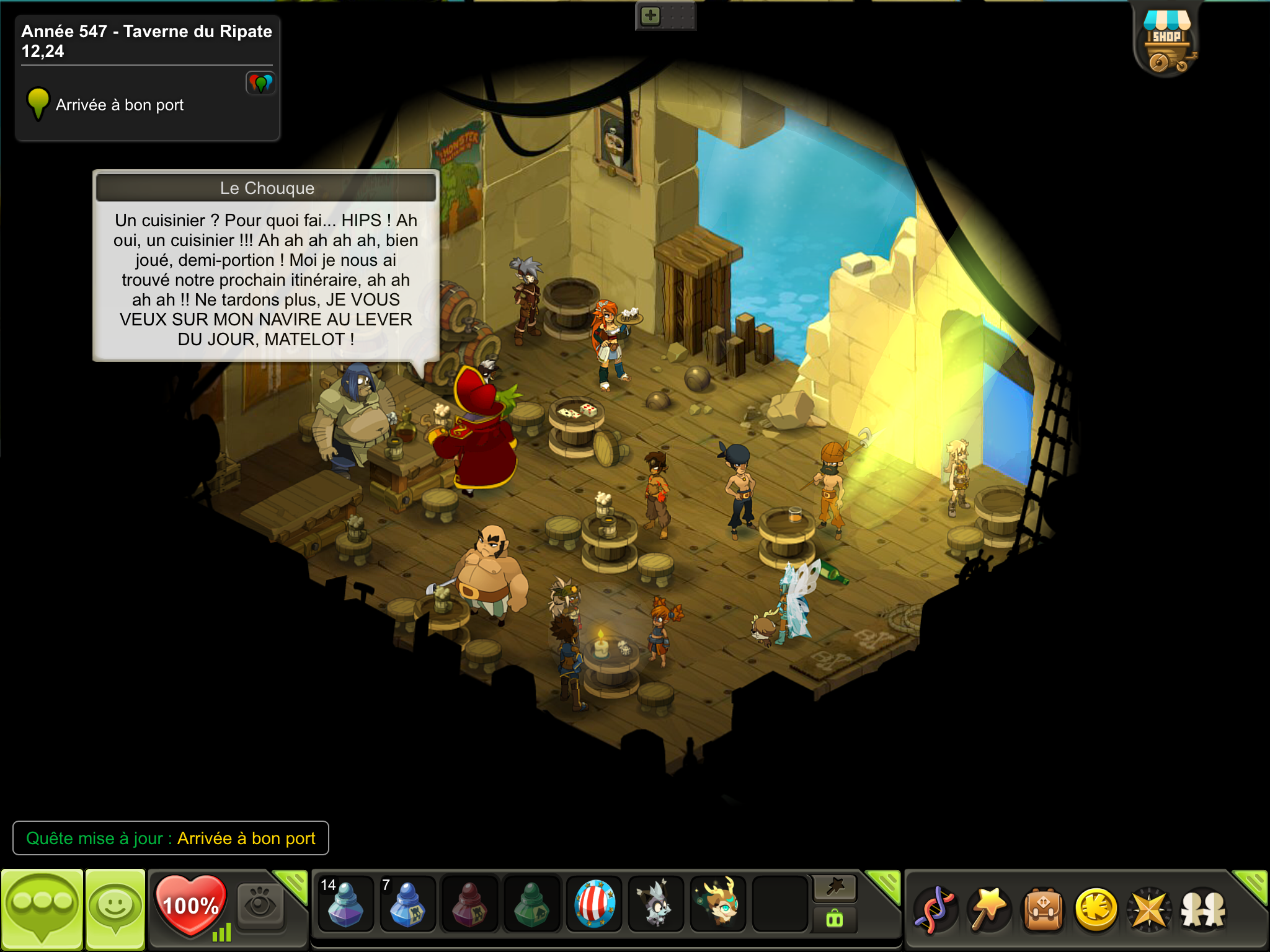The image size is (1270, 952).
Task: Open the gold kama coin marketplace
Action: pyautogui.click(x=1096, y=910)
